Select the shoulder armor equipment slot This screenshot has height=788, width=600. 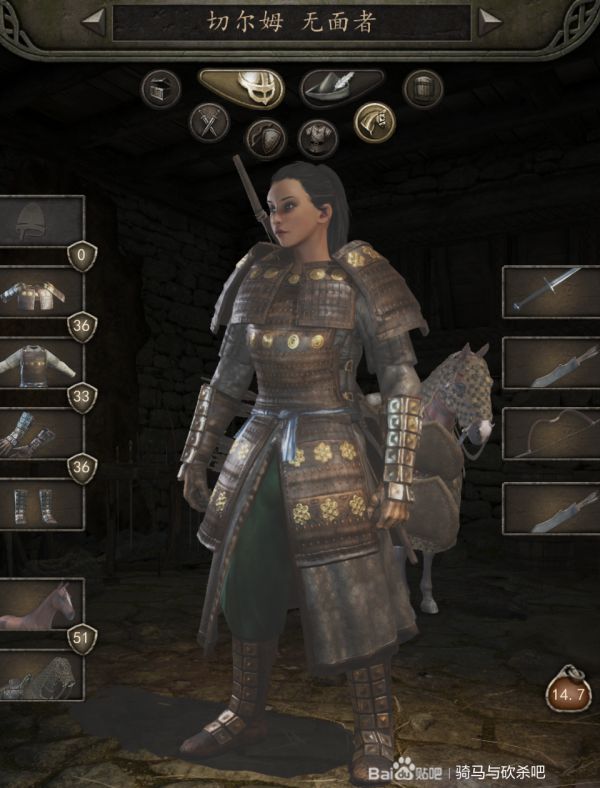[x=40, y=293]
